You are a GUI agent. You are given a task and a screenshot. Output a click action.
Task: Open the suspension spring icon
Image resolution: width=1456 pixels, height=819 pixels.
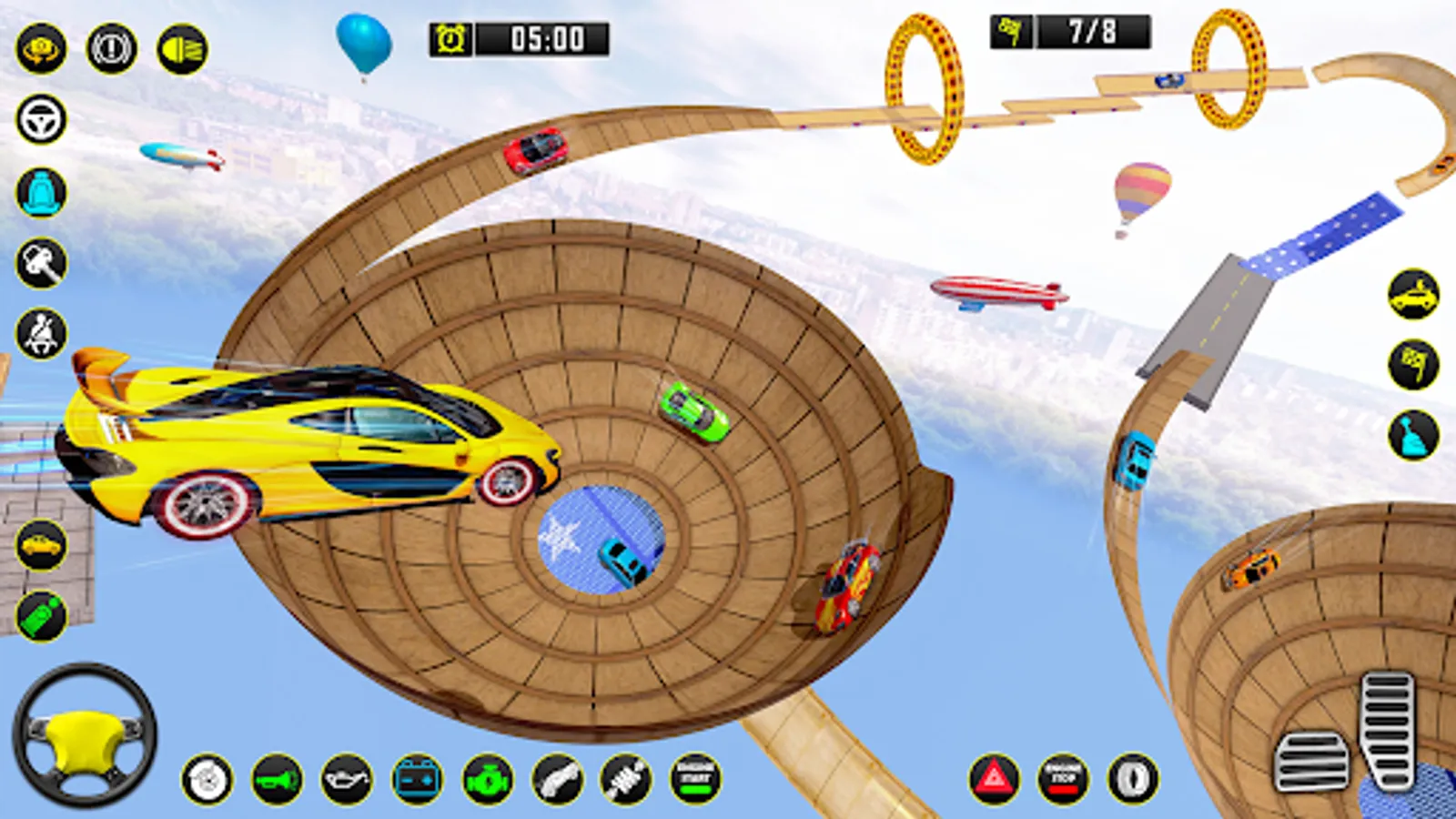(626, 780)
